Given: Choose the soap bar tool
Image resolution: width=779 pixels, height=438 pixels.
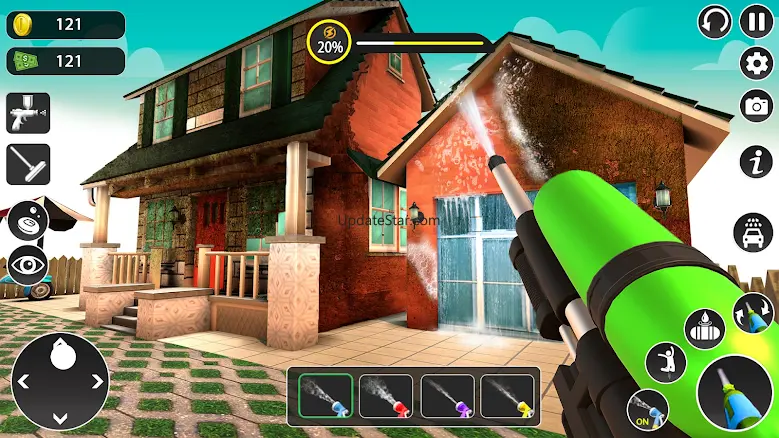Looking at the screenshot, I should click(x=28, y=220).
